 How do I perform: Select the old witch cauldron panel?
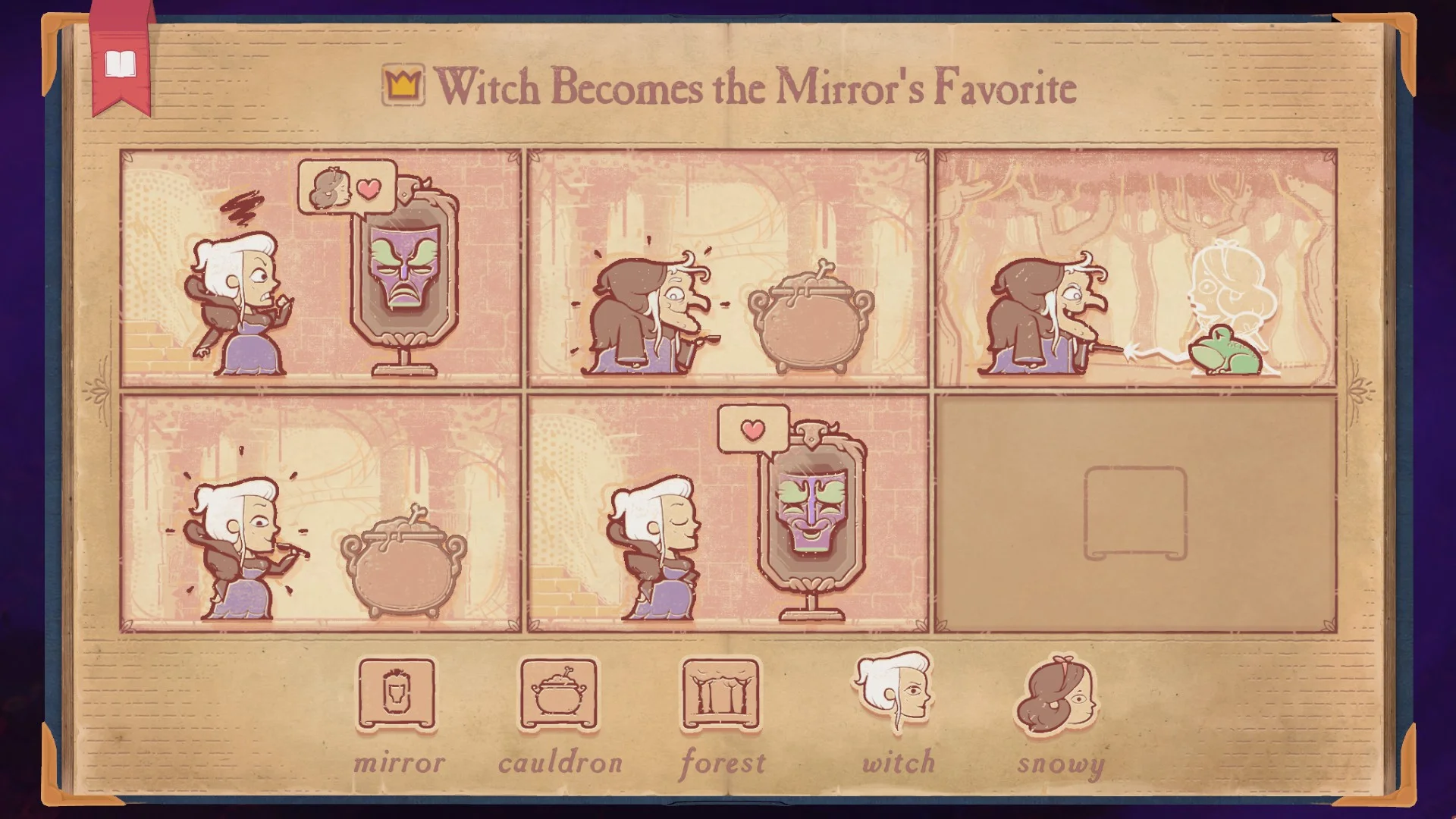pos(728,268)
